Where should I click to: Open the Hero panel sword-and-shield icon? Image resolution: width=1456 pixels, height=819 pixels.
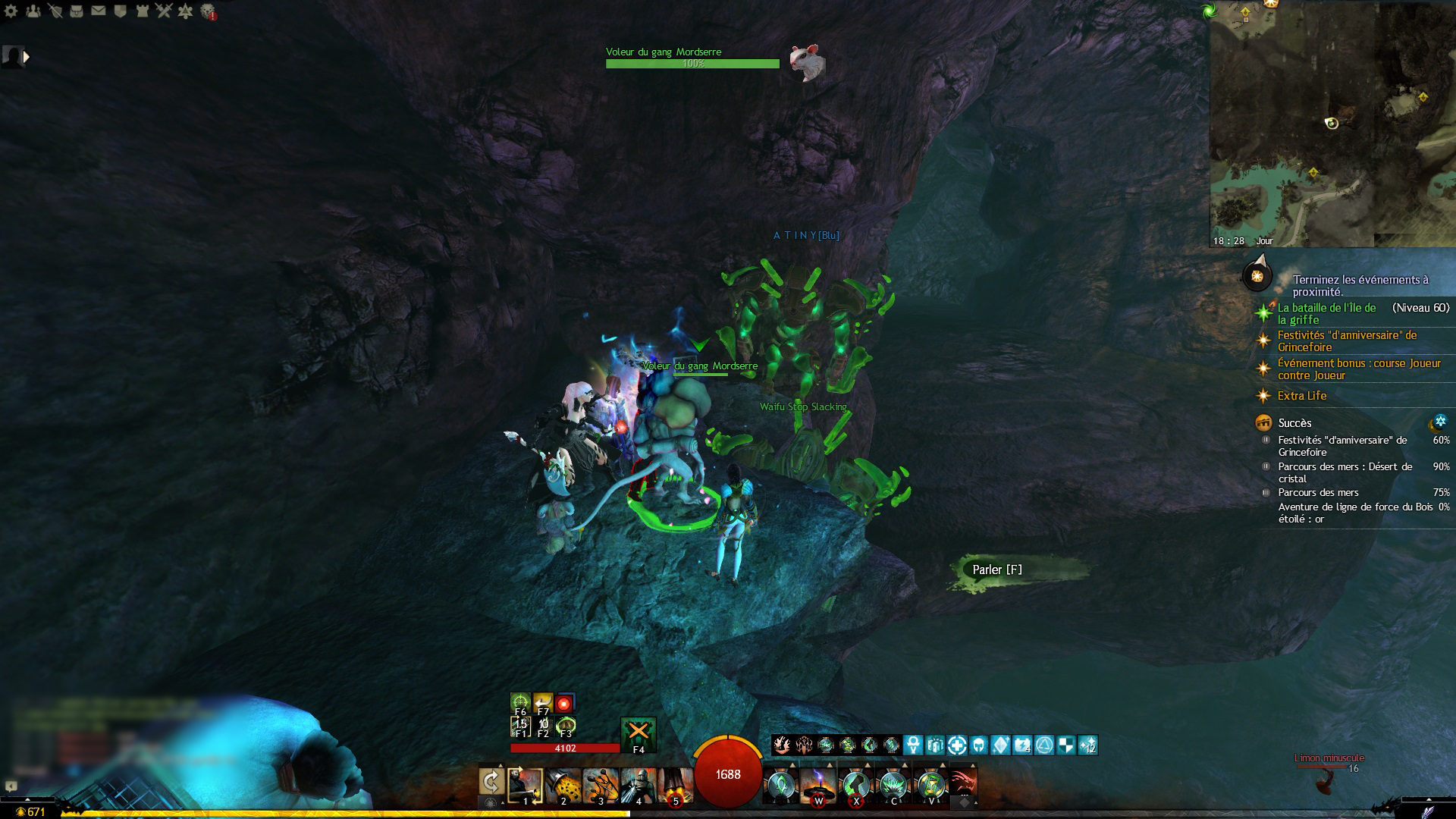tap(55, 11)
